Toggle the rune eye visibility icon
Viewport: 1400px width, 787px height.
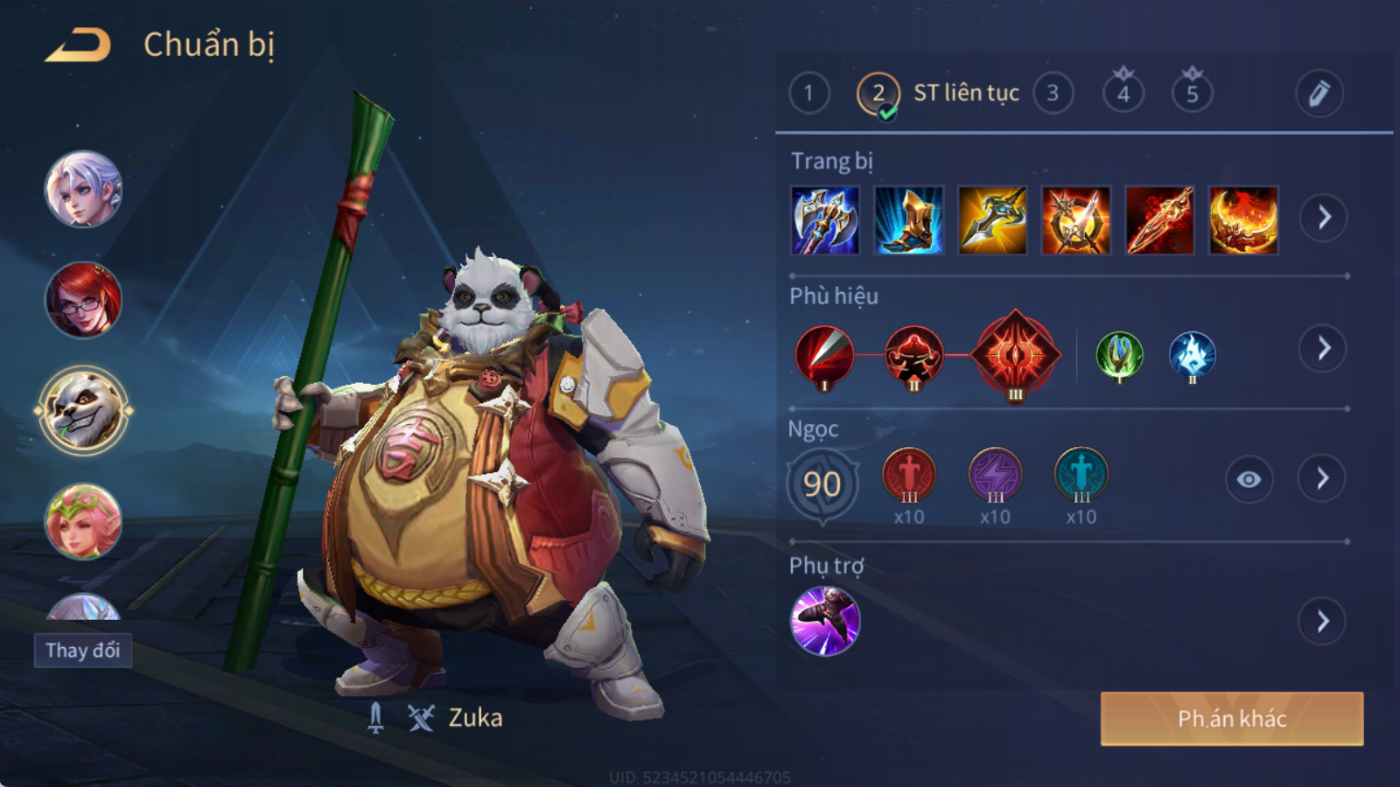[x=1249, y=480]
